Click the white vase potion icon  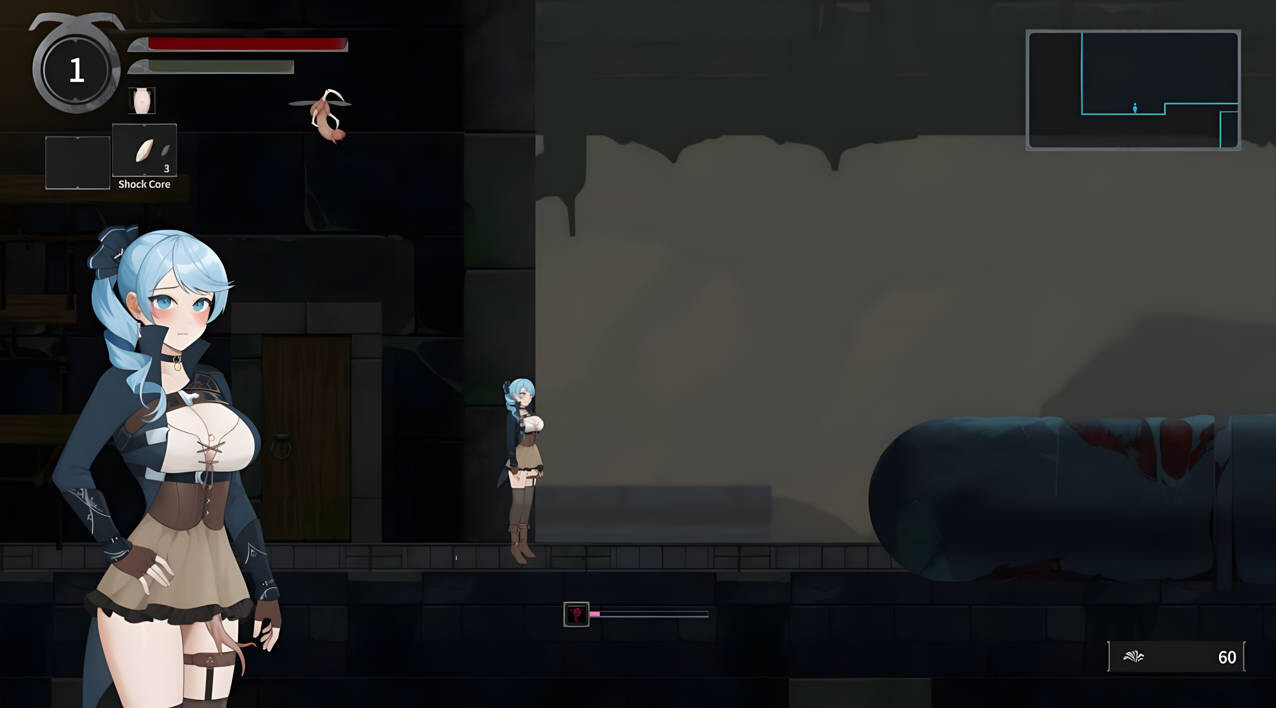(142, 101)
